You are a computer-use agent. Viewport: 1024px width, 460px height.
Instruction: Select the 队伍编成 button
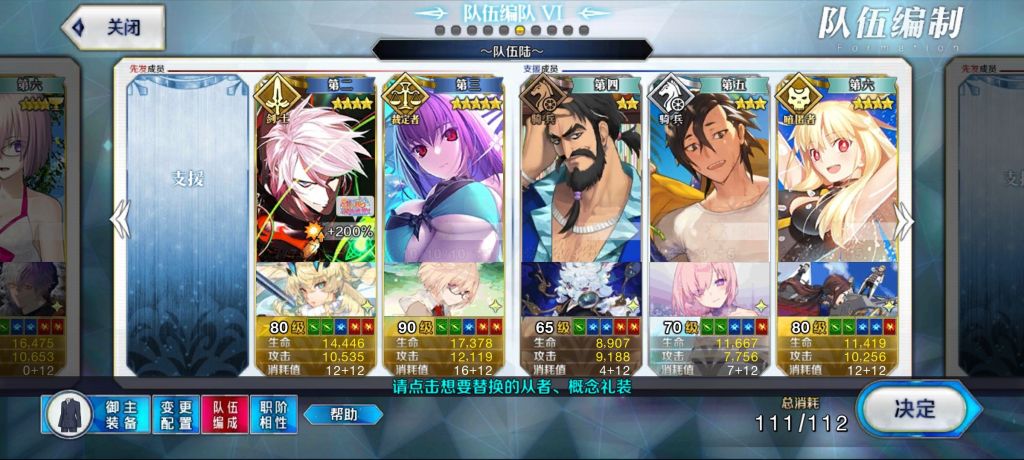(x=225, y=414)
